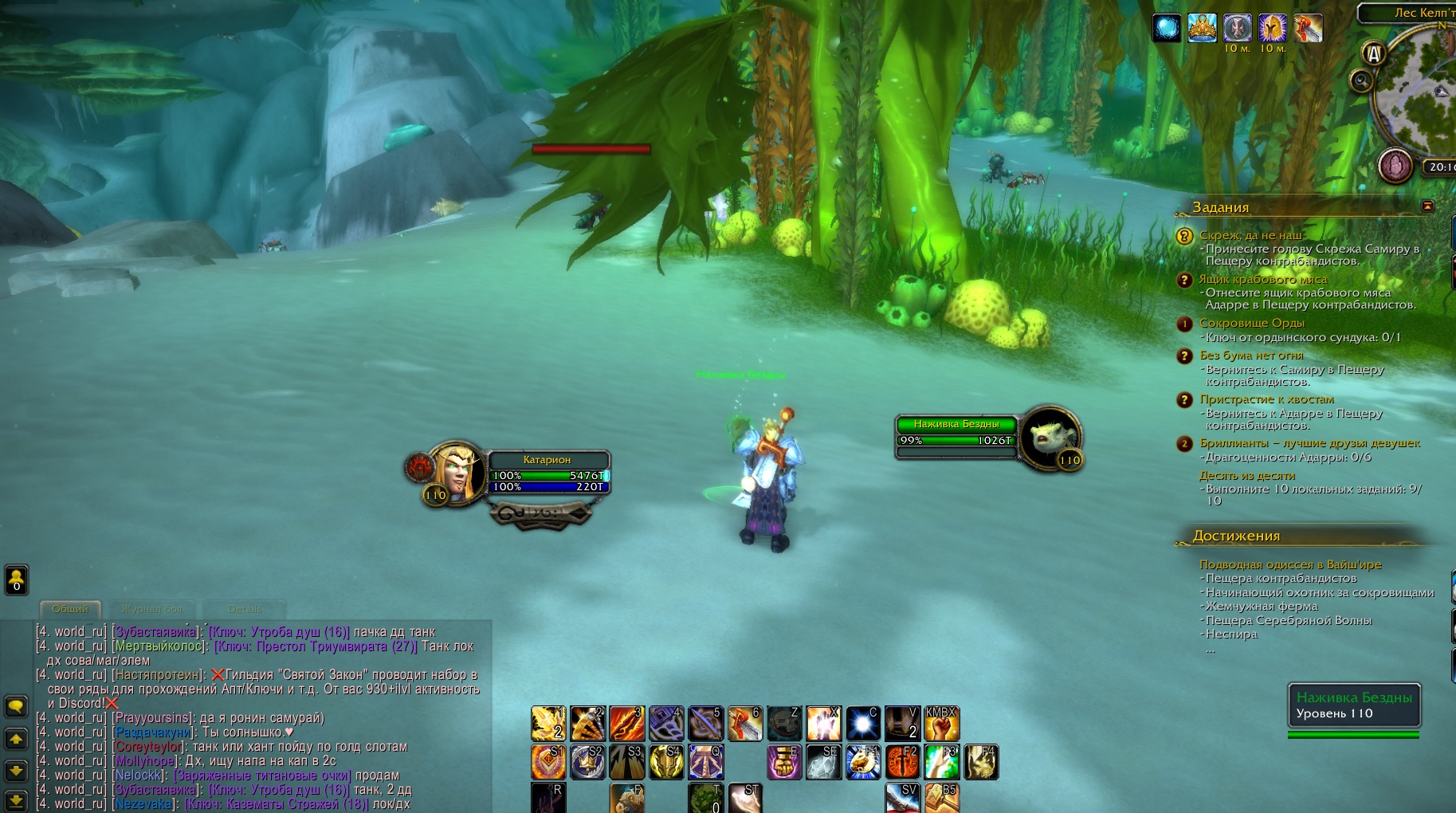
Task: Open the social friends button showing 0
Action: tap(16, 579)
